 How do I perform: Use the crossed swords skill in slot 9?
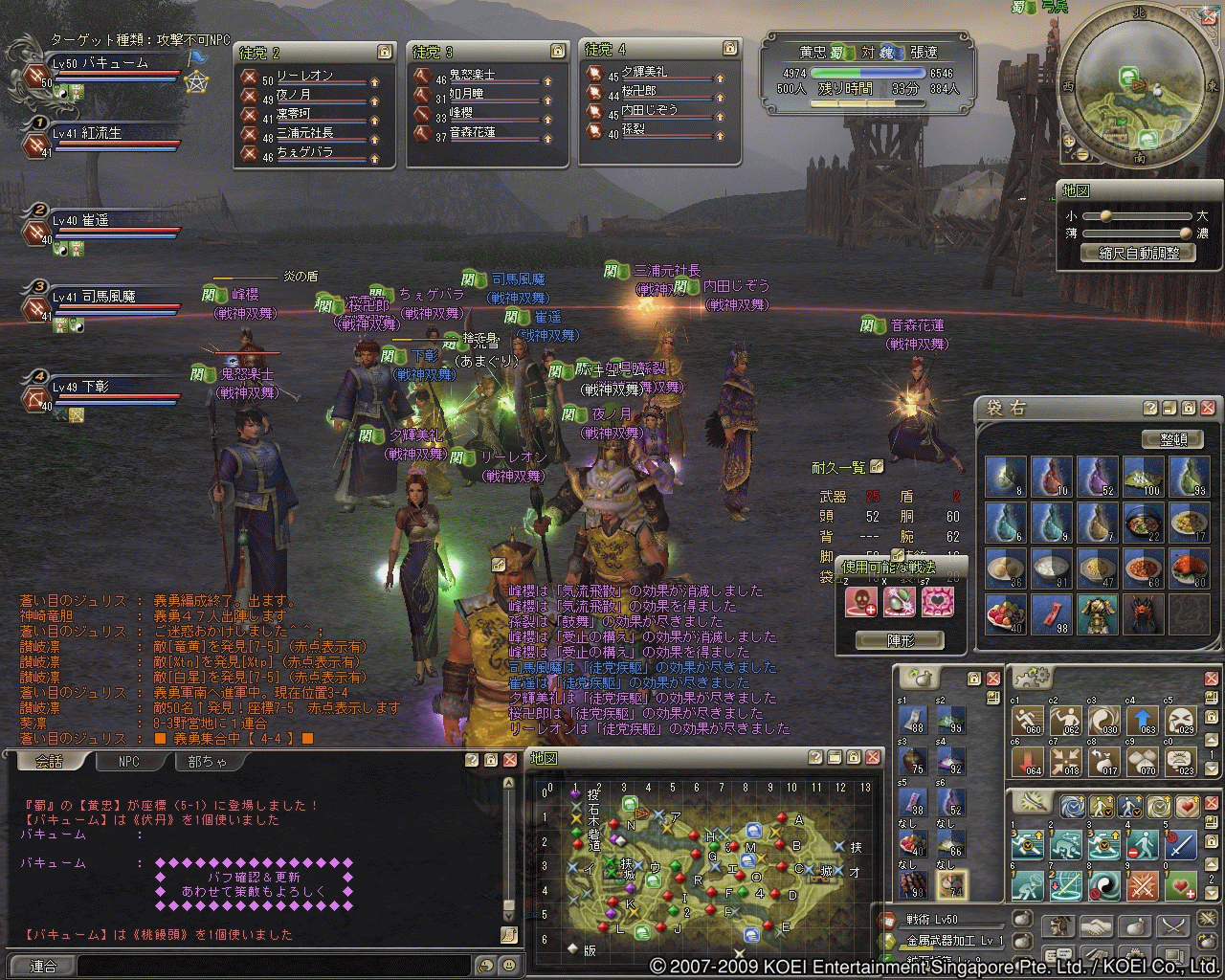coord(1143,886)
